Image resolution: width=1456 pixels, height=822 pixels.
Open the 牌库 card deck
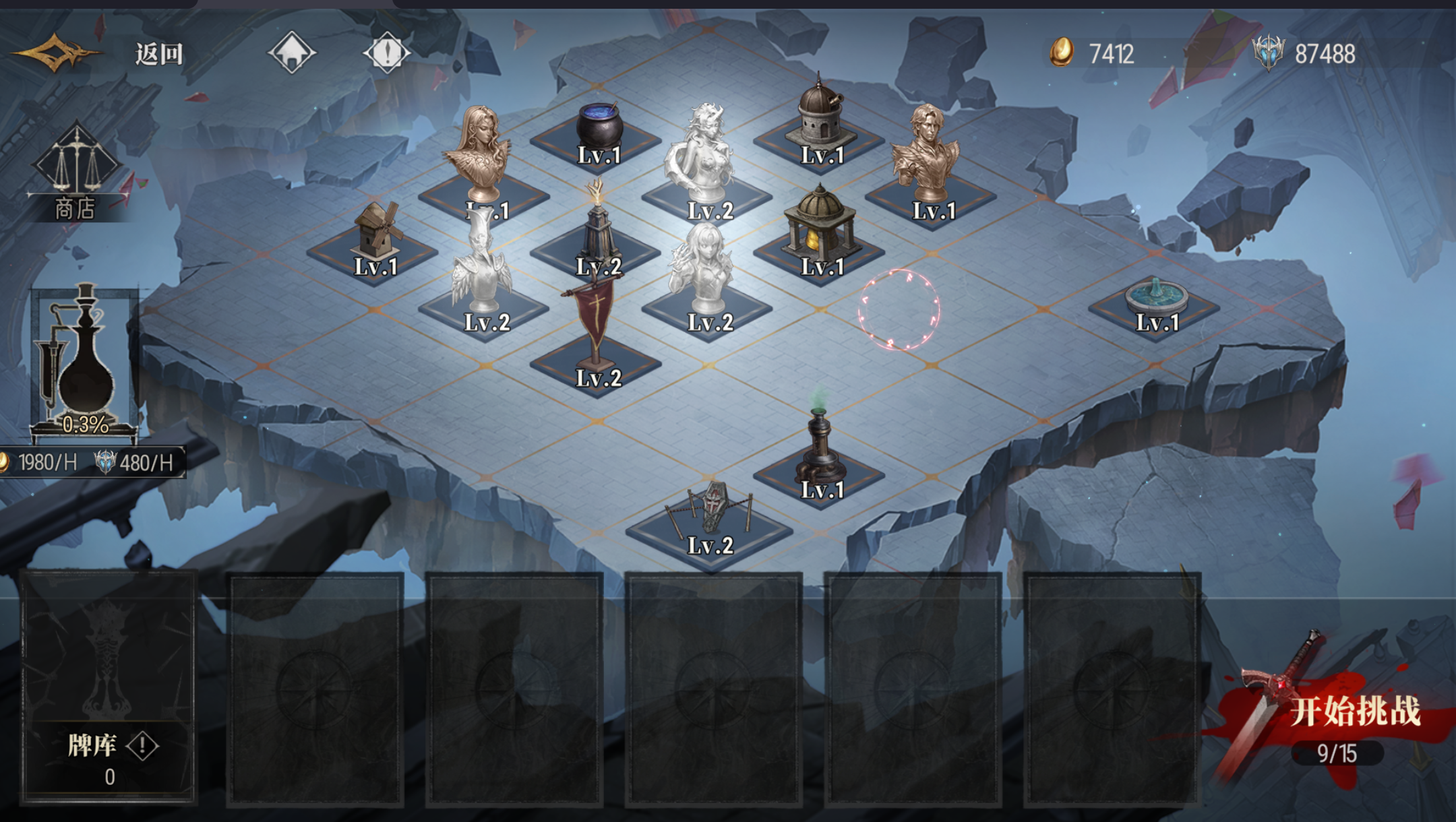tap(109, 687)
